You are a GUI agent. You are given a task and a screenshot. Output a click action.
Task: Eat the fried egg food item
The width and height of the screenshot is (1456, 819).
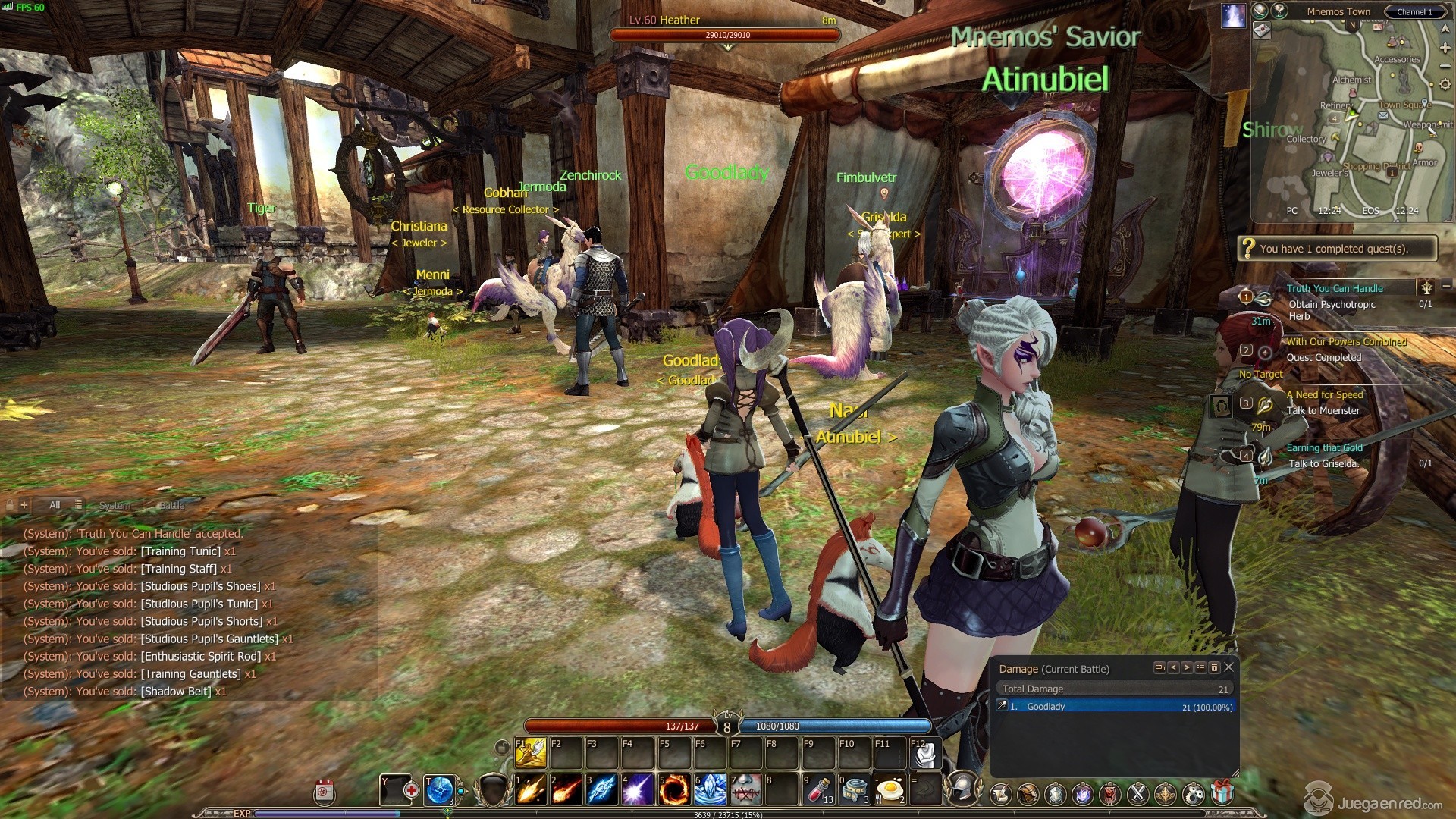click(890, 790)
